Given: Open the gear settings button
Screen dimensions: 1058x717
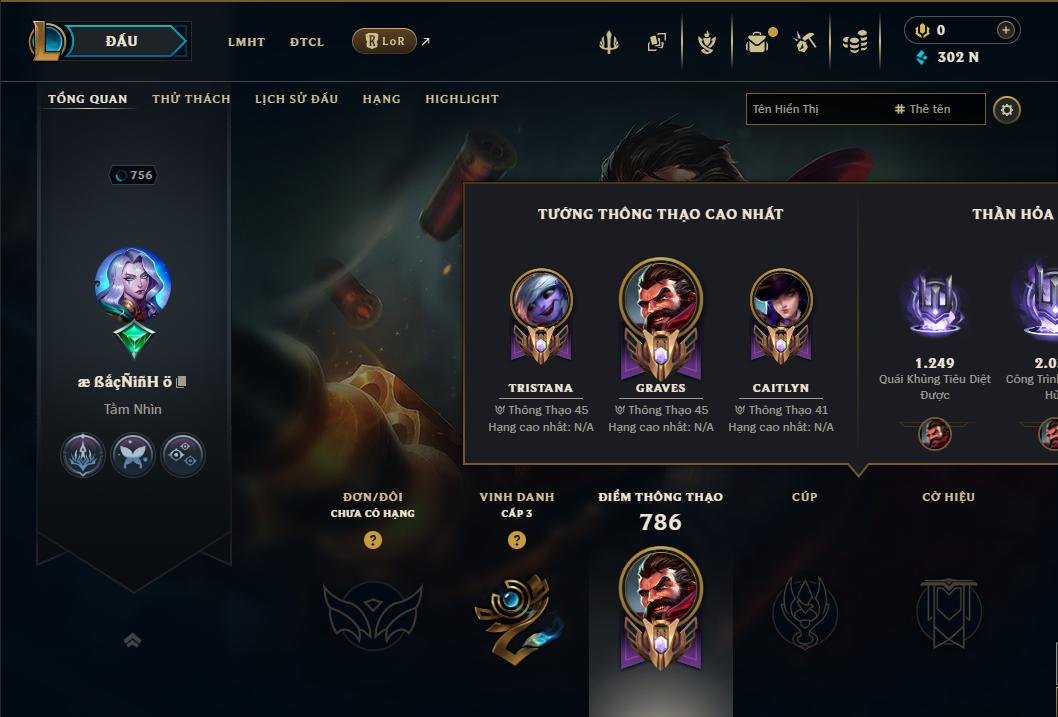Looking at the screenshot, I should coord(1007,109).
